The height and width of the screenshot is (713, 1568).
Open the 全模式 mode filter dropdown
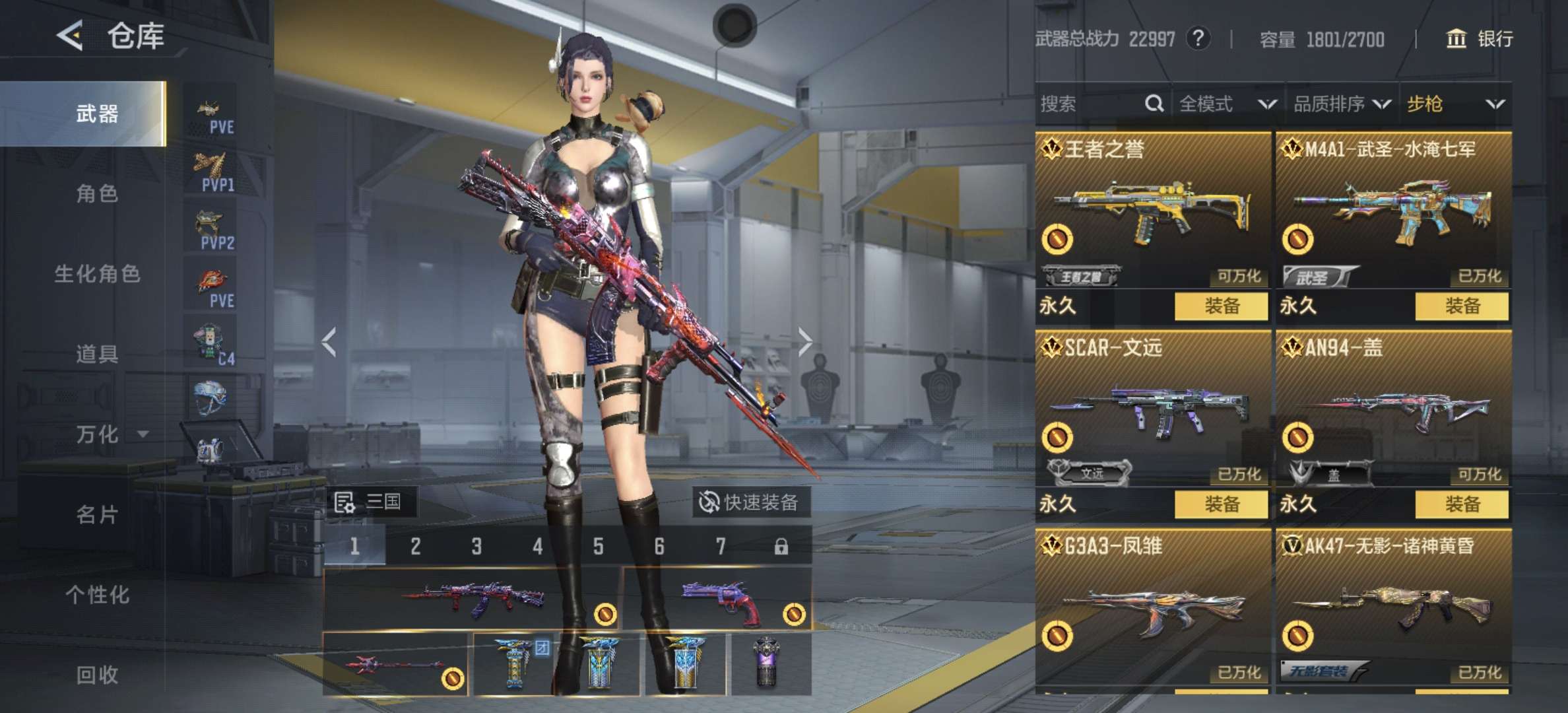tap(1226, 104)
